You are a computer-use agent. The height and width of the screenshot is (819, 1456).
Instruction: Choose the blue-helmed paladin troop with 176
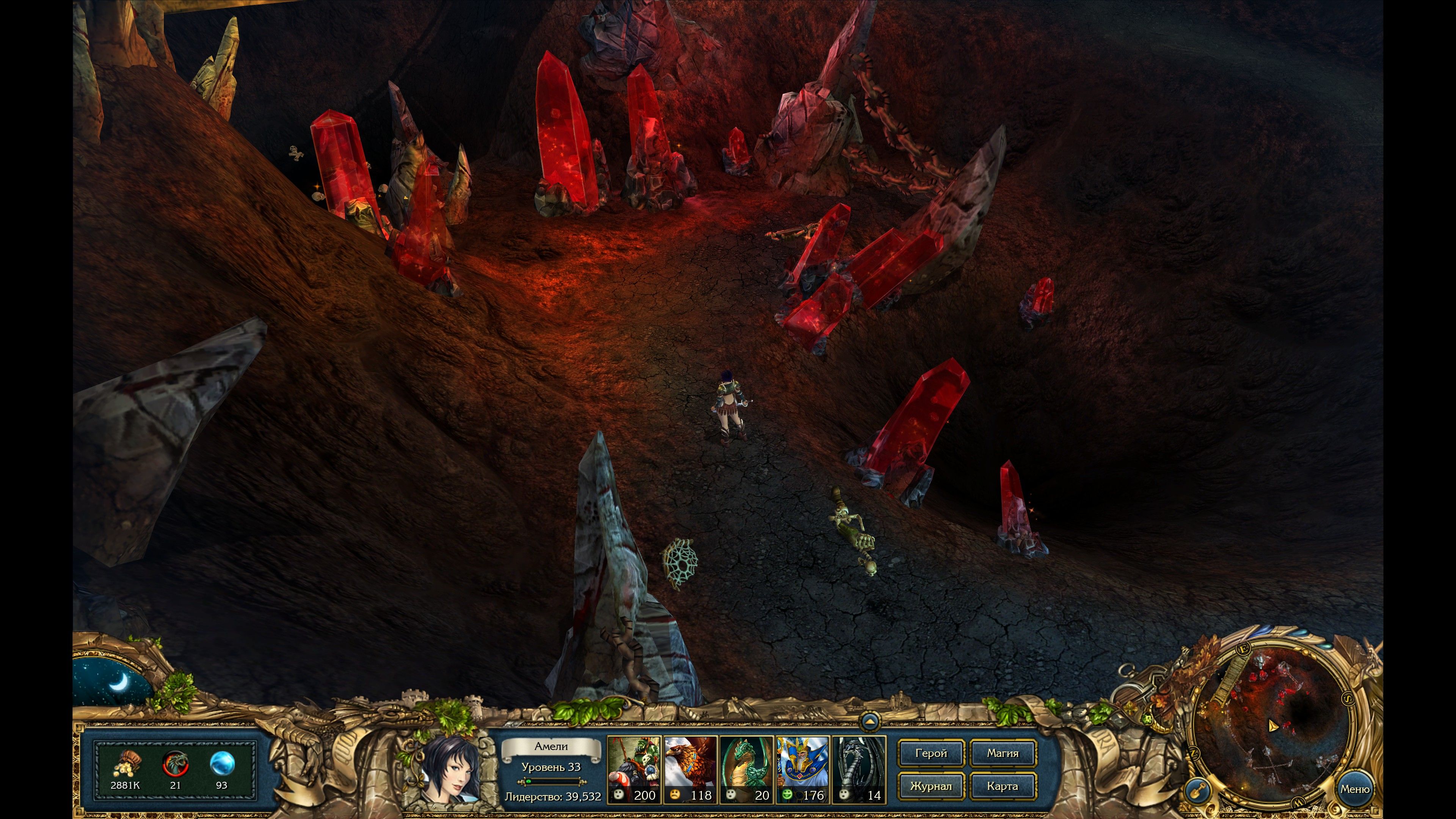pos(802,769)
